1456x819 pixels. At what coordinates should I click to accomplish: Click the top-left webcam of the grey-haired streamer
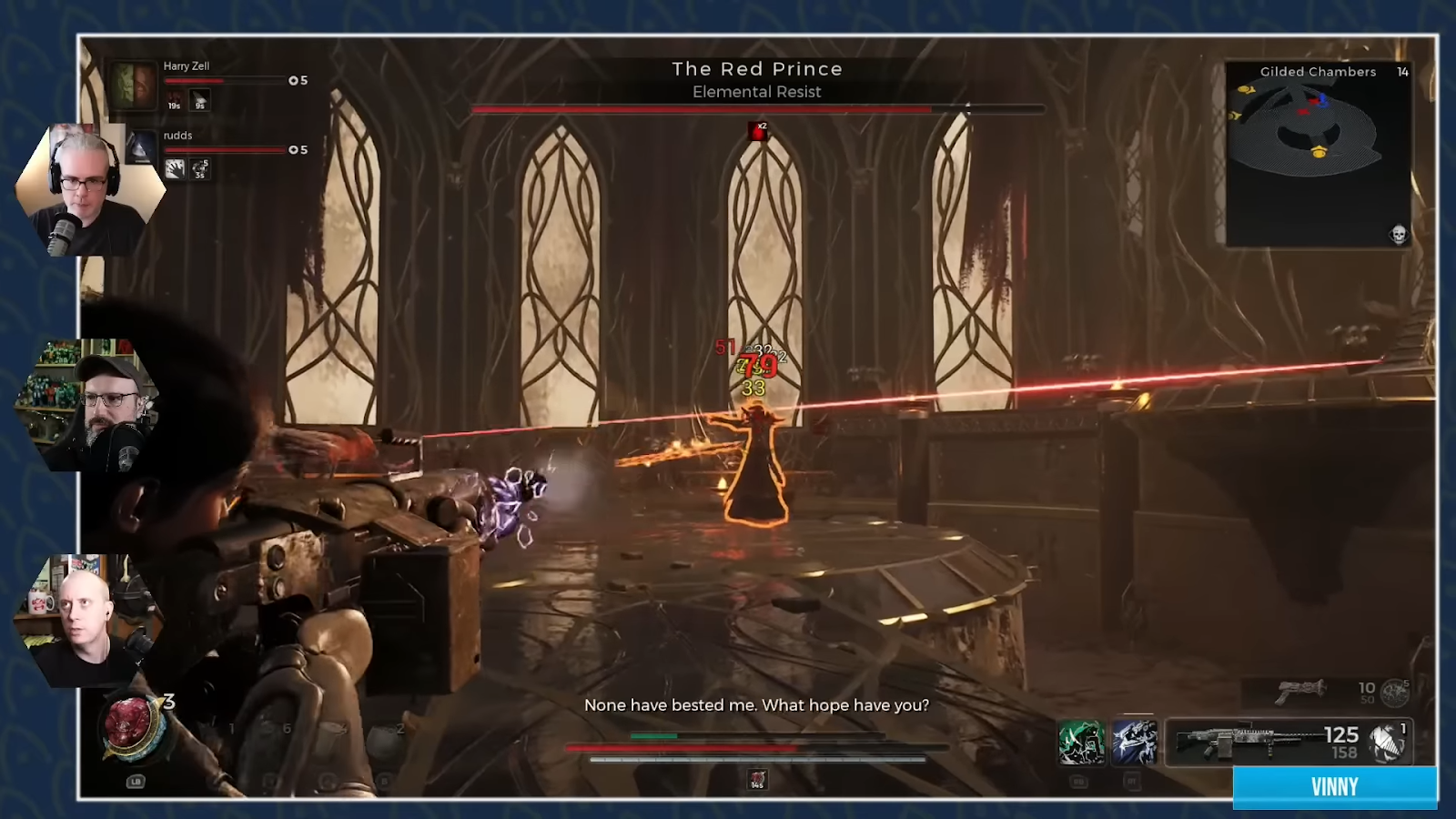click(x=86, y=191)
